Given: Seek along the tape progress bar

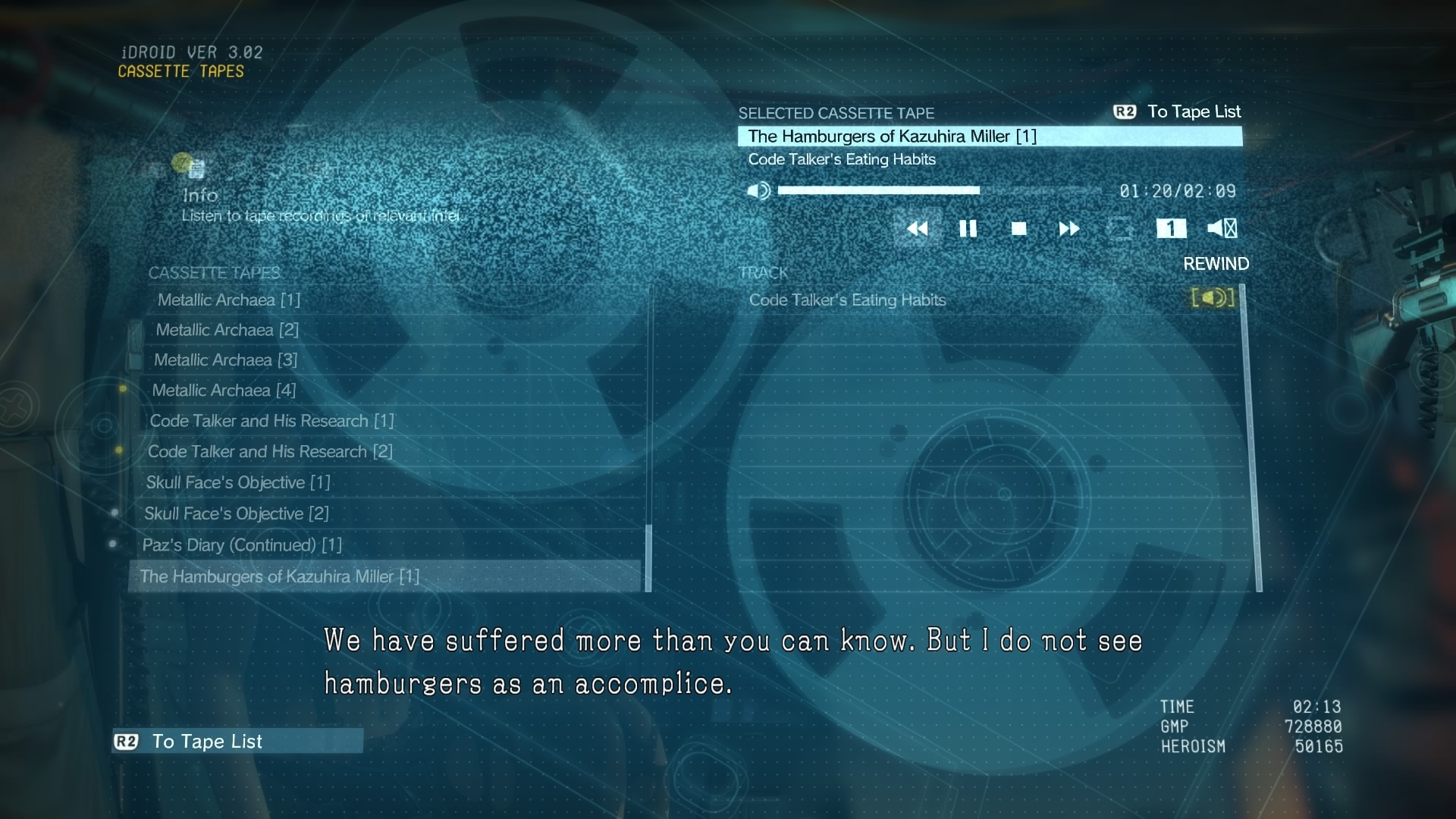Looking at the screenshot, I should click(939, 190).
